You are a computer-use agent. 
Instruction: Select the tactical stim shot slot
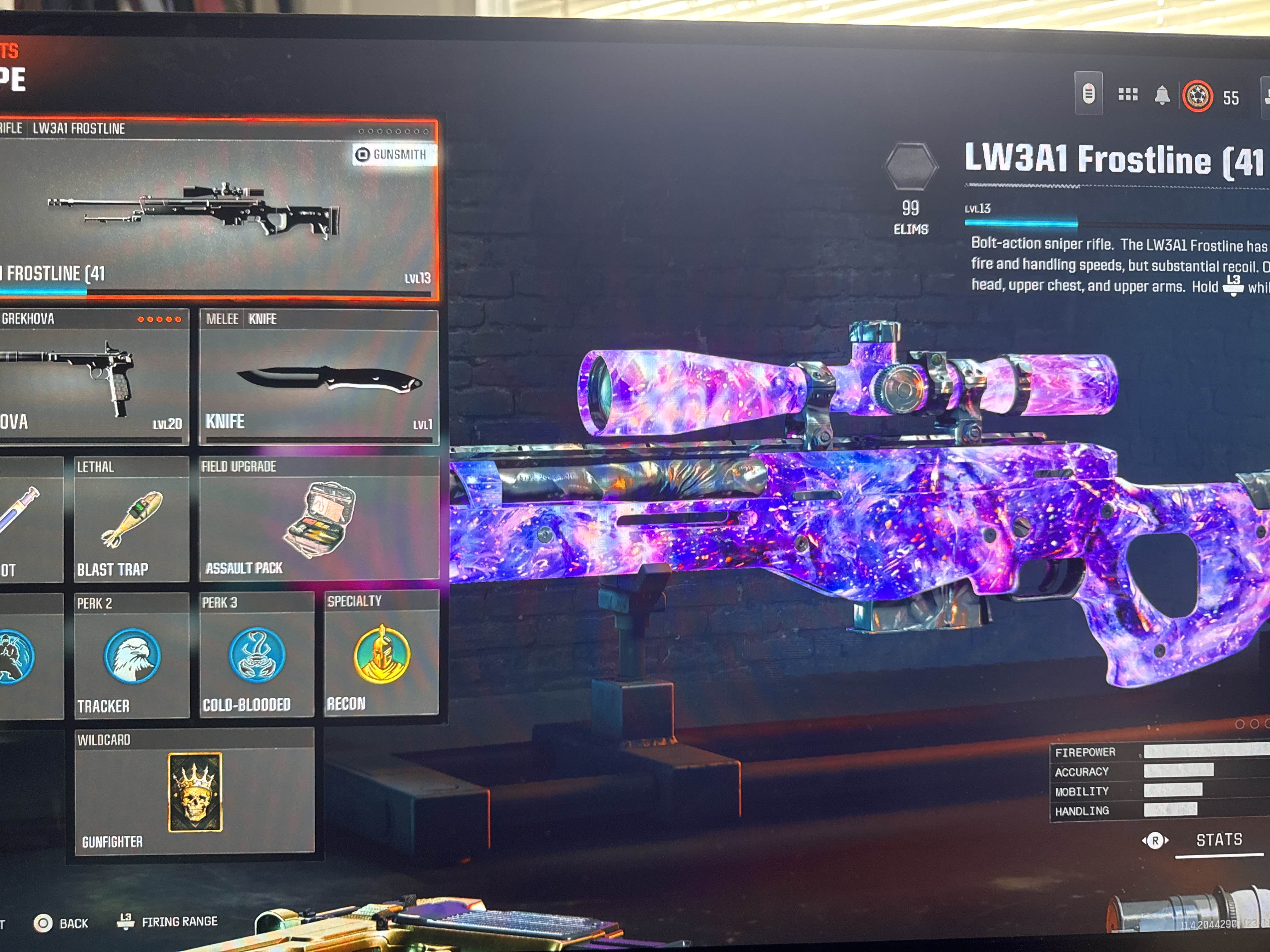coord(29,519)
